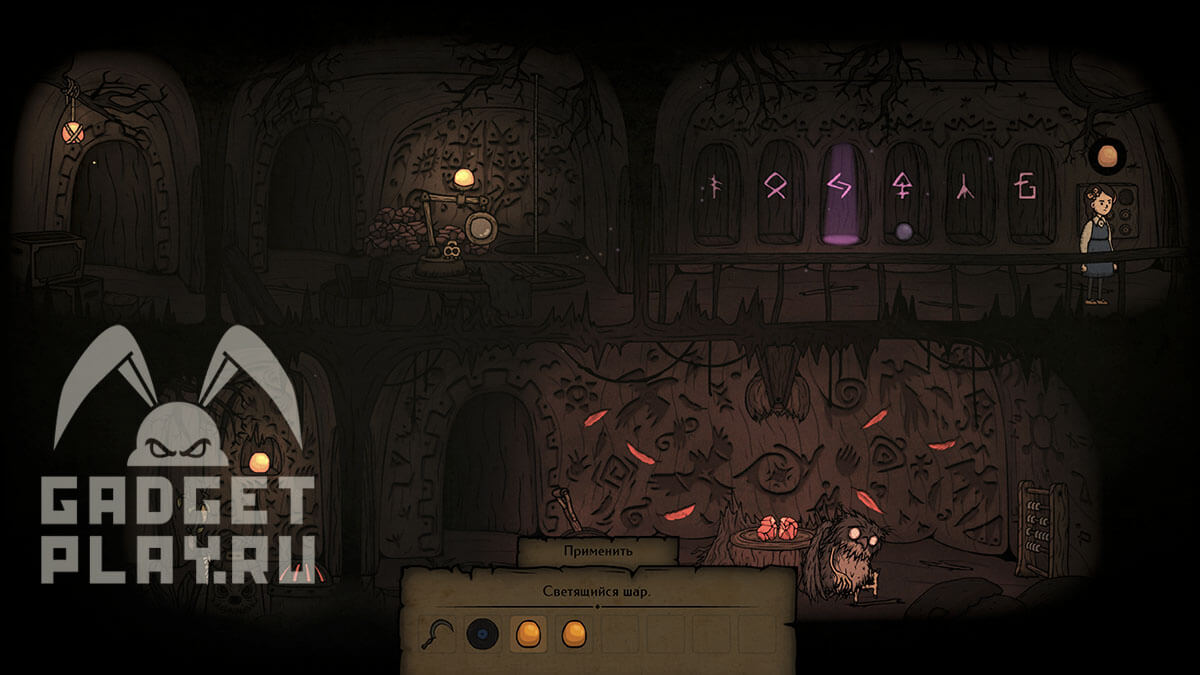The height and width of the screenshot is (675, 1200).
Task: Click the "Применить" button
Action: point(597,551)
